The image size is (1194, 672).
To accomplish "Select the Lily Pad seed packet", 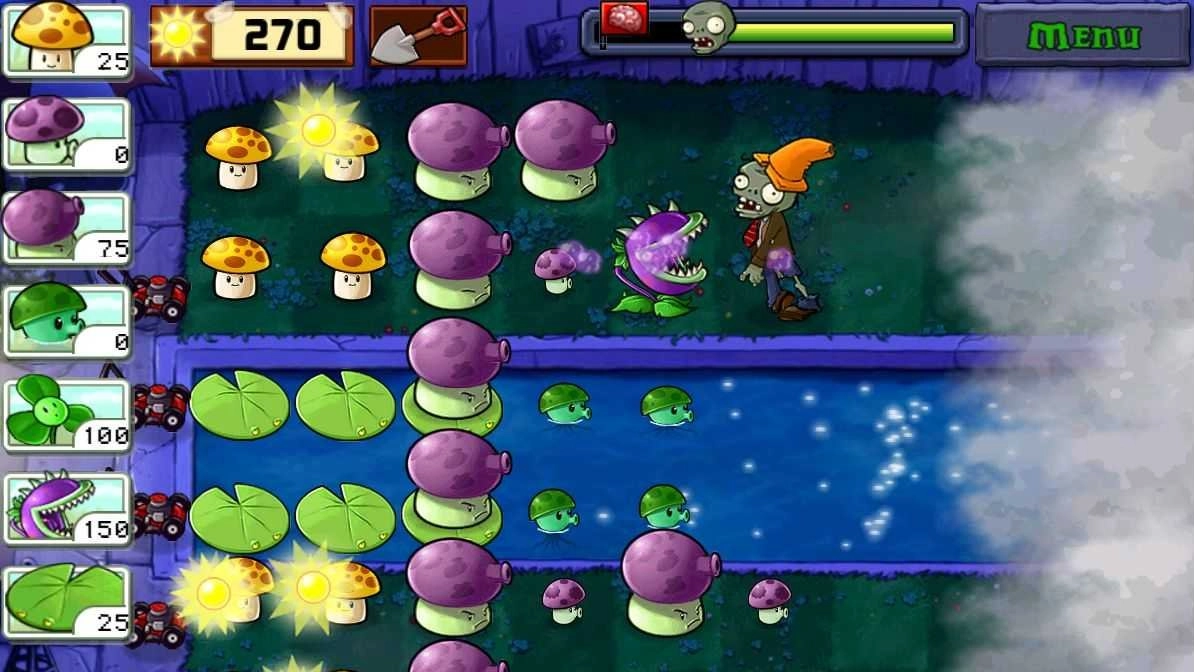I will coord(68,602).
